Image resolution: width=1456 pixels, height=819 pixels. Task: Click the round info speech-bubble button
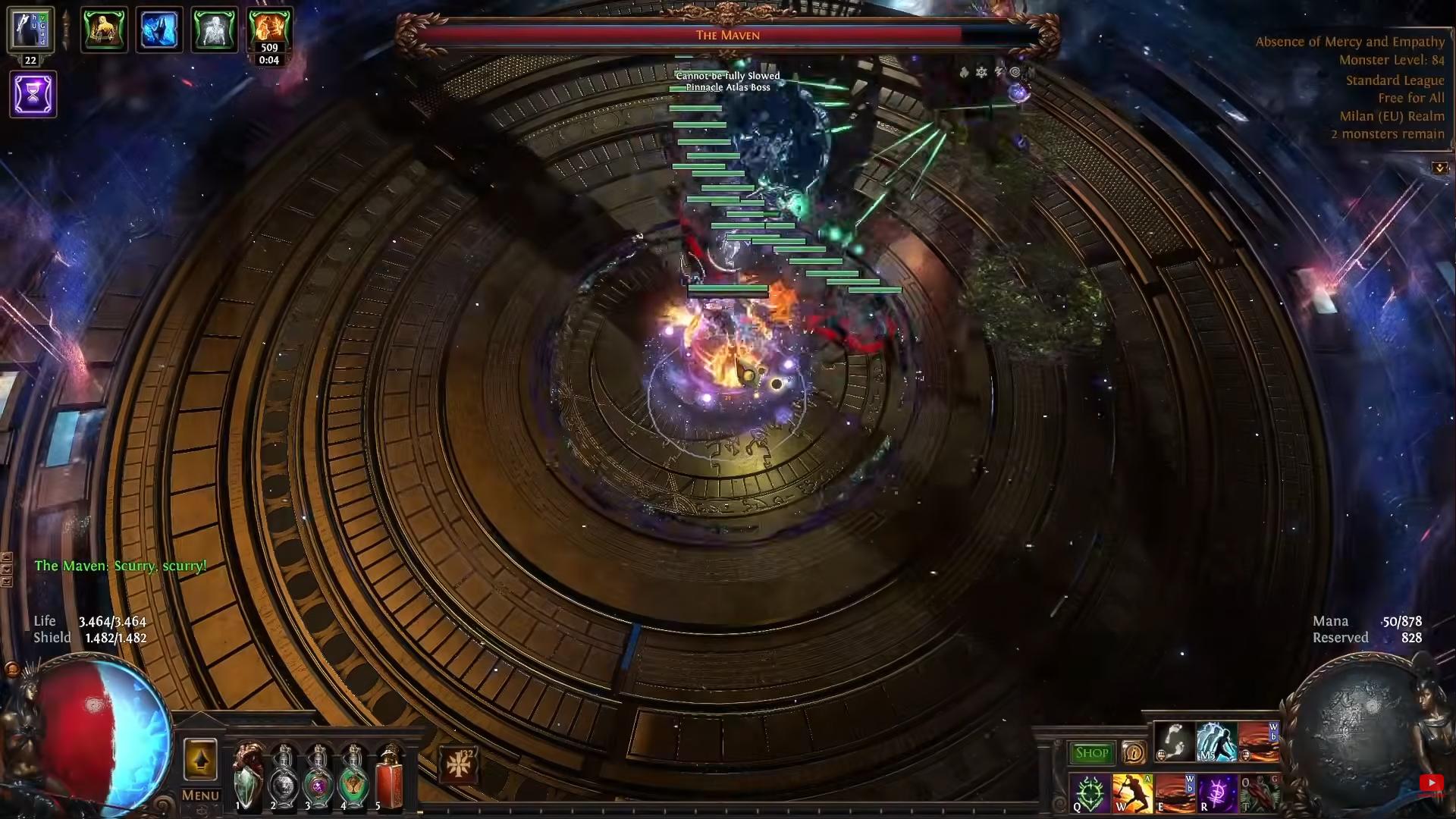click(x=1134, y=752)
